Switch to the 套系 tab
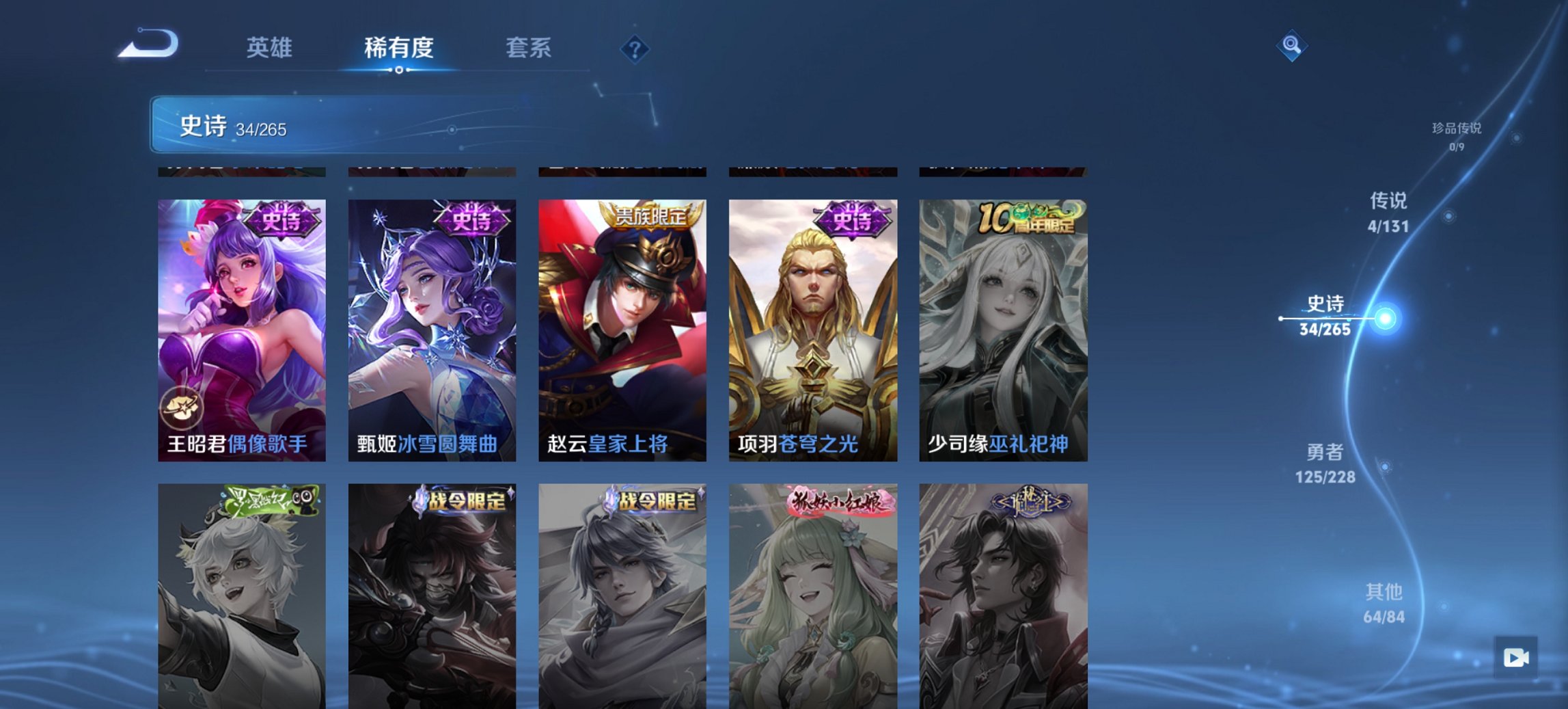The height and width of the screenshot is (709, 1568). coord(528,48)
